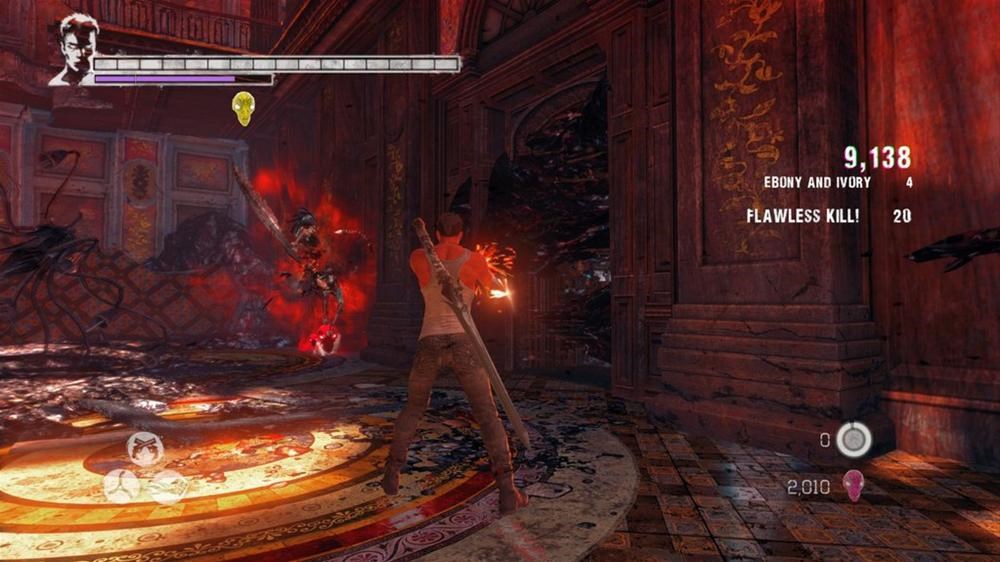The width and height of the screenshot is (1000, 562).
Task: Click Dante's portrait in the HUD
Action: click(74, 49)
